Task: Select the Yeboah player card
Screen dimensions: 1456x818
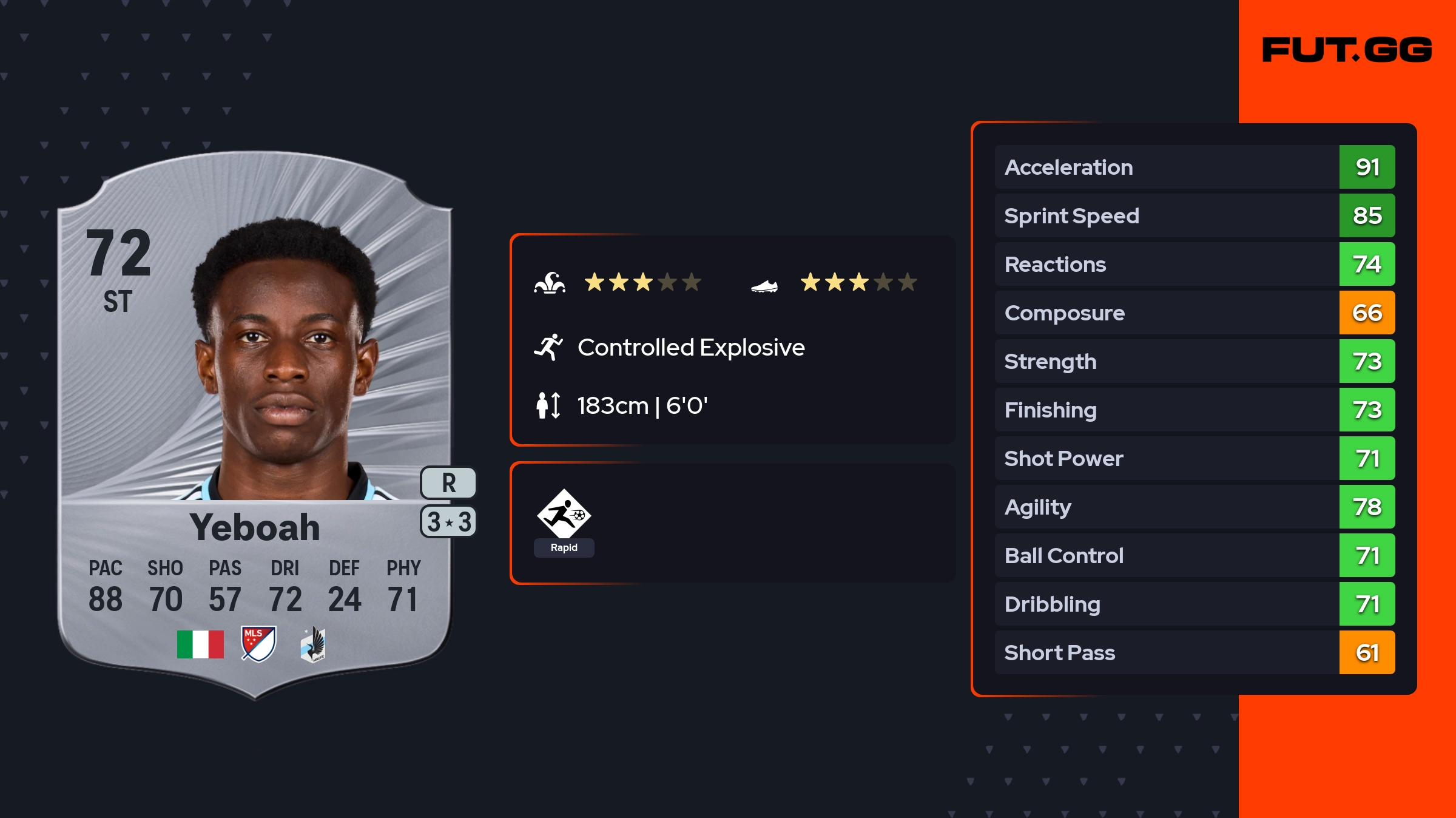Action: [x=255, y=425]
